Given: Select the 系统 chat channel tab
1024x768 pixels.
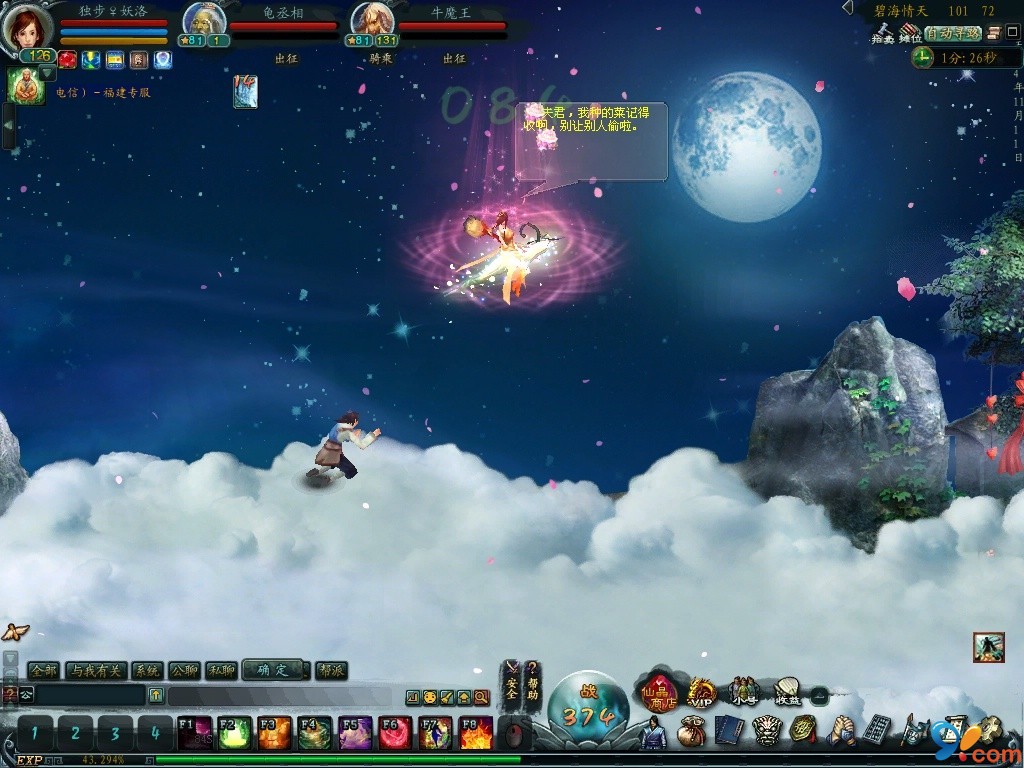Looking at the screenshot, I should coord(148,670).
